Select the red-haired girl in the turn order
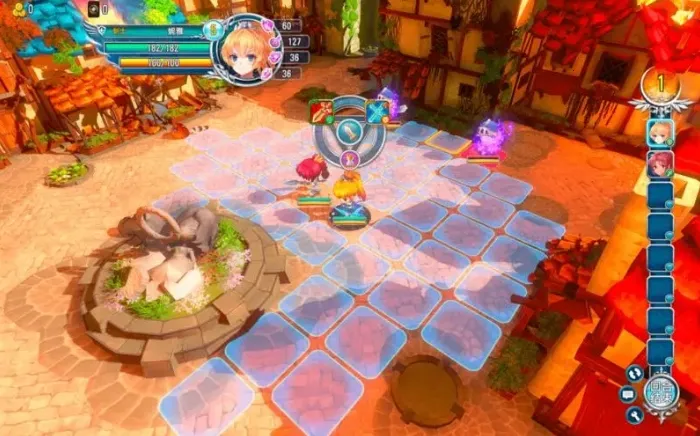Screen dimensions: 700x436 pyautogui.click(x=660, y=164)
